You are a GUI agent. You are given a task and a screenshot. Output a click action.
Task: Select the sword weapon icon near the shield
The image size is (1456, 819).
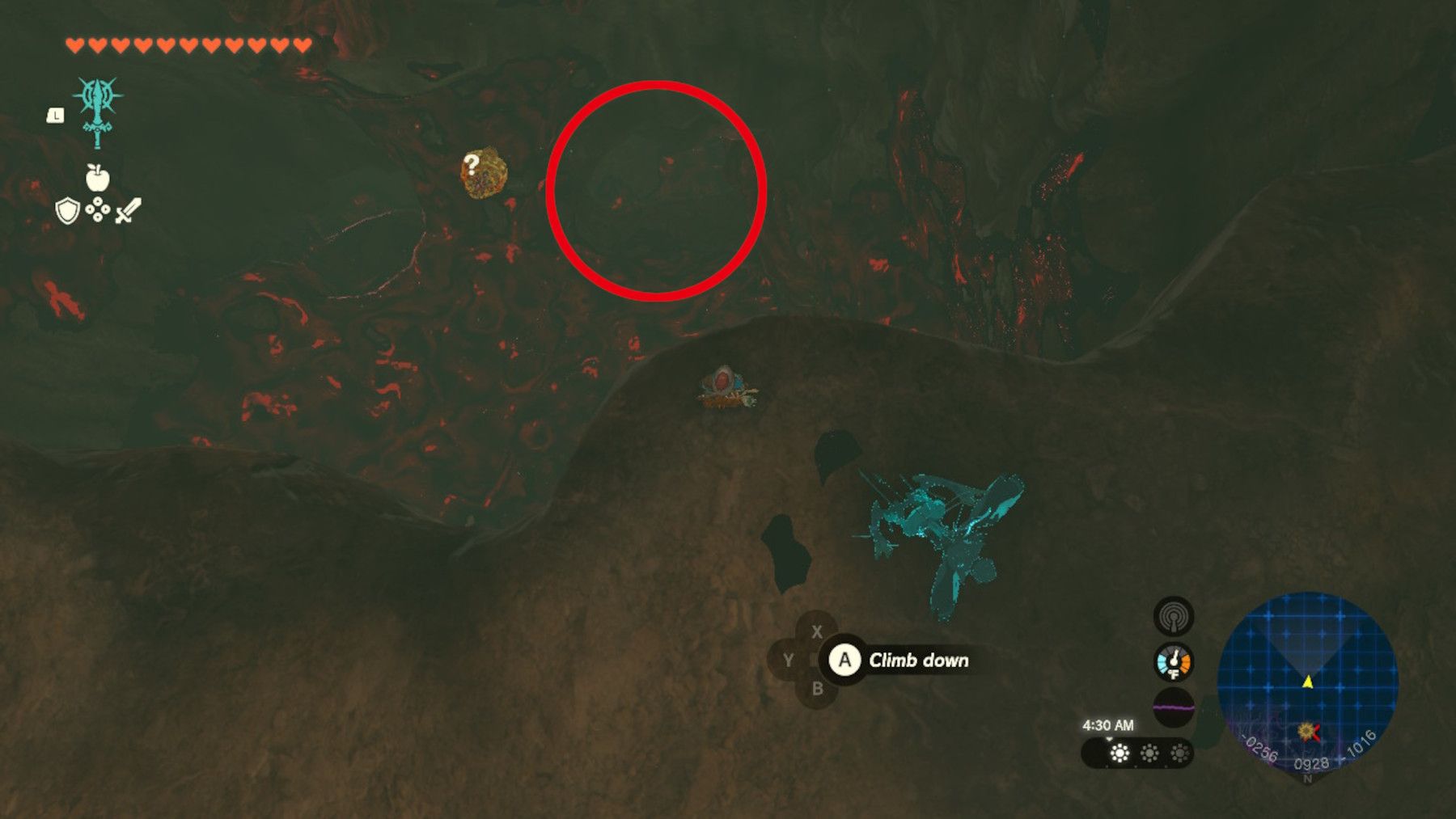[127, 212]
